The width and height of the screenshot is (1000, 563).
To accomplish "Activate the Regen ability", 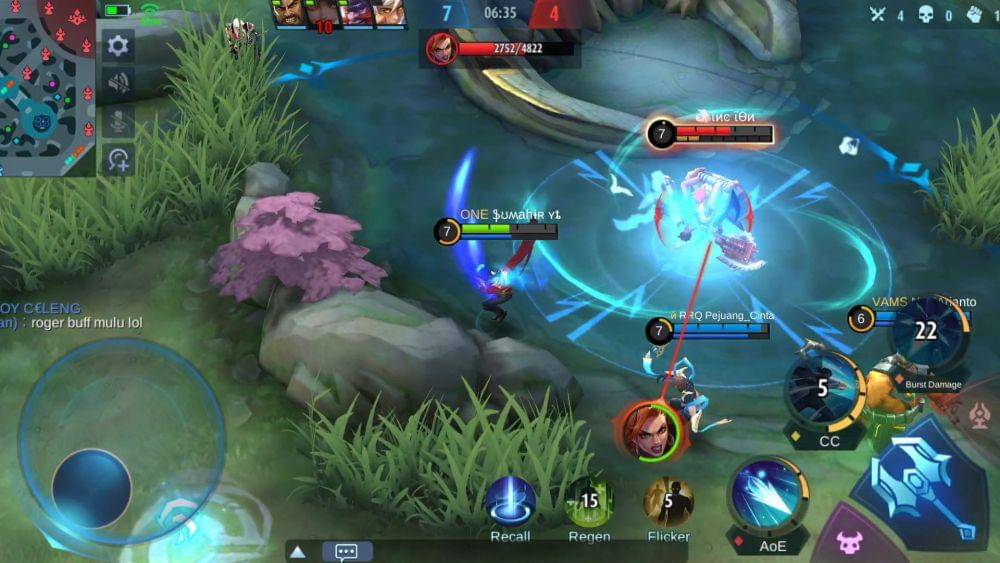I will (x=589, y=502).
